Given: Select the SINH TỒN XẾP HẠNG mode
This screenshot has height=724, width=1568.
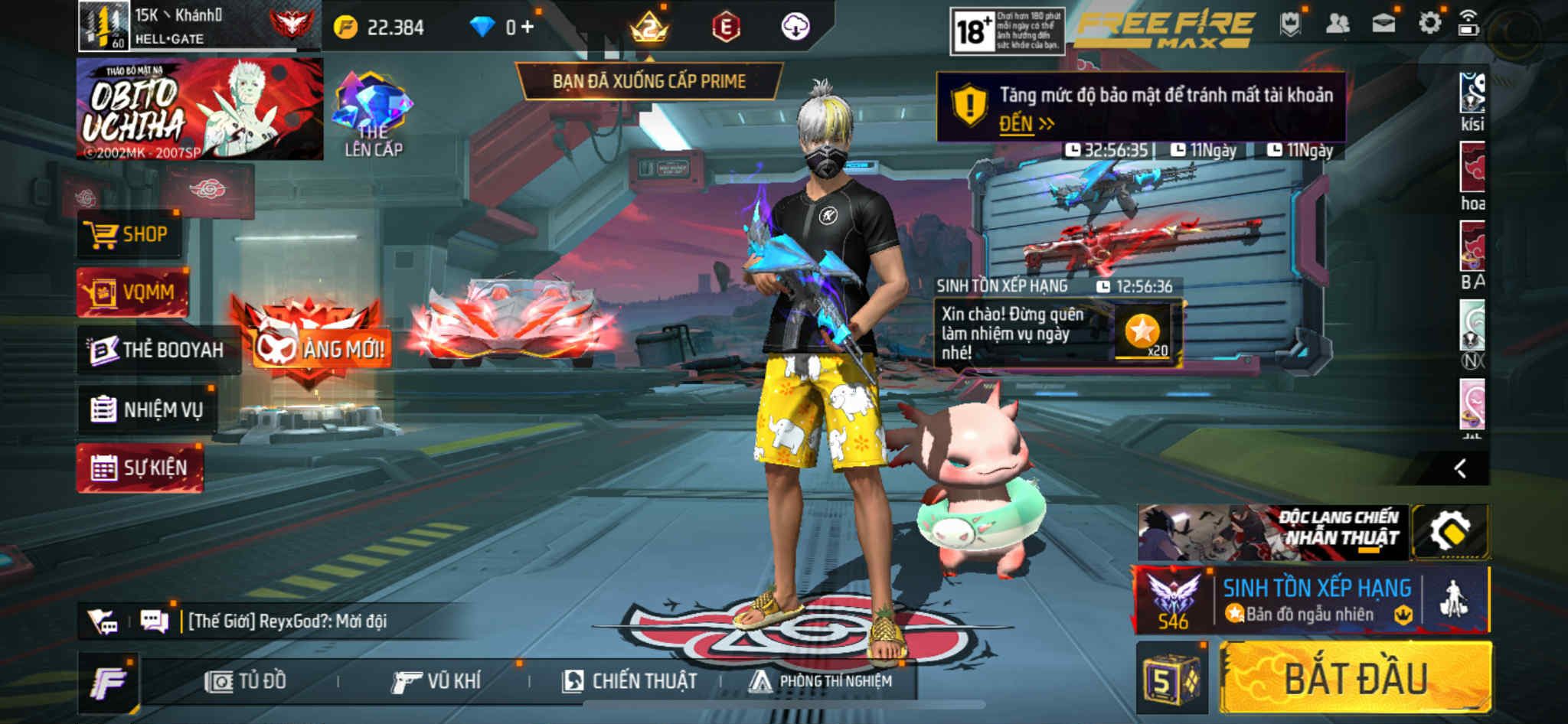Looking at the screenshot, I should point(1315,600).
